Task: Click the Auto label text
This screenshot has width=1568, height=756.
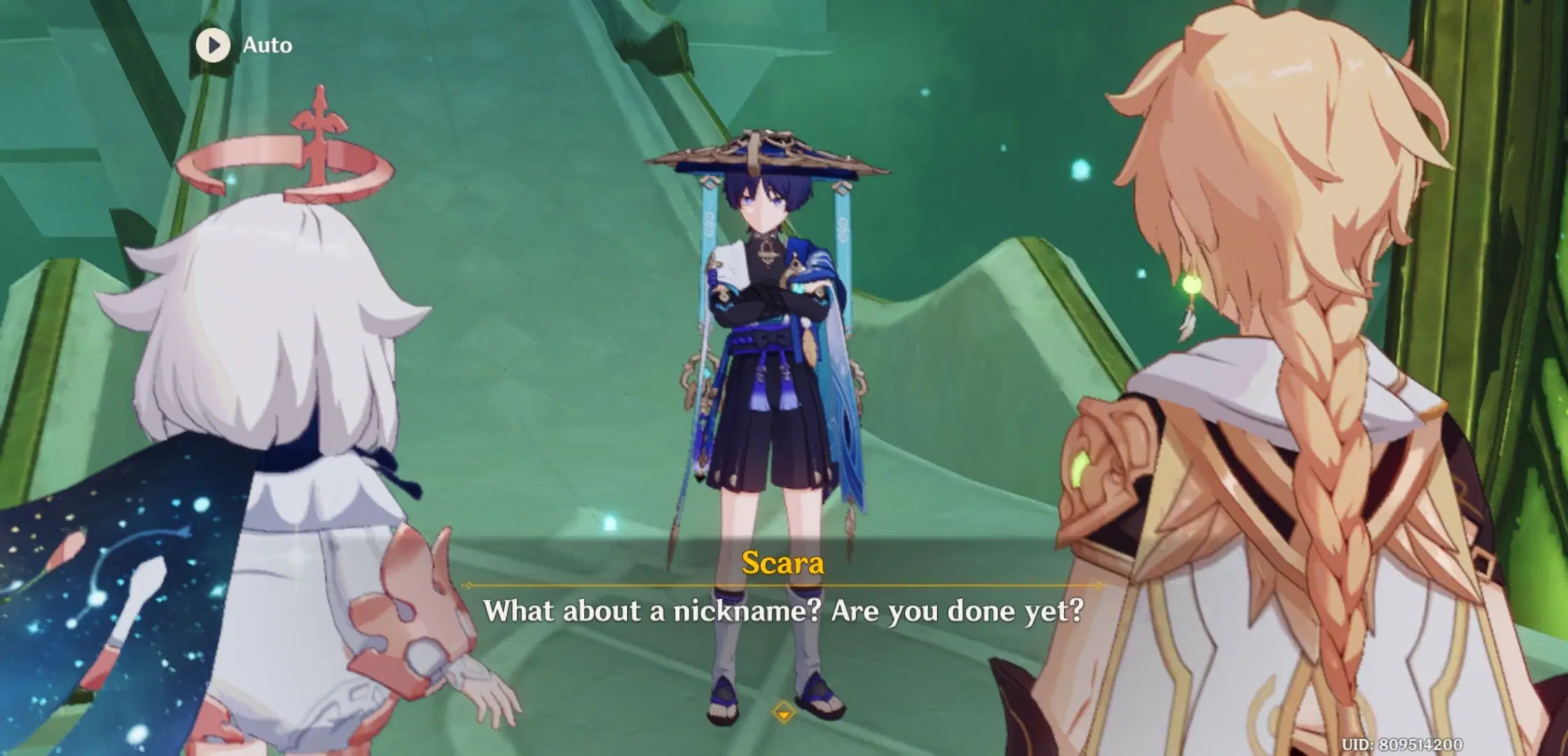Action: pyautogui.click(x=268, y=45)
